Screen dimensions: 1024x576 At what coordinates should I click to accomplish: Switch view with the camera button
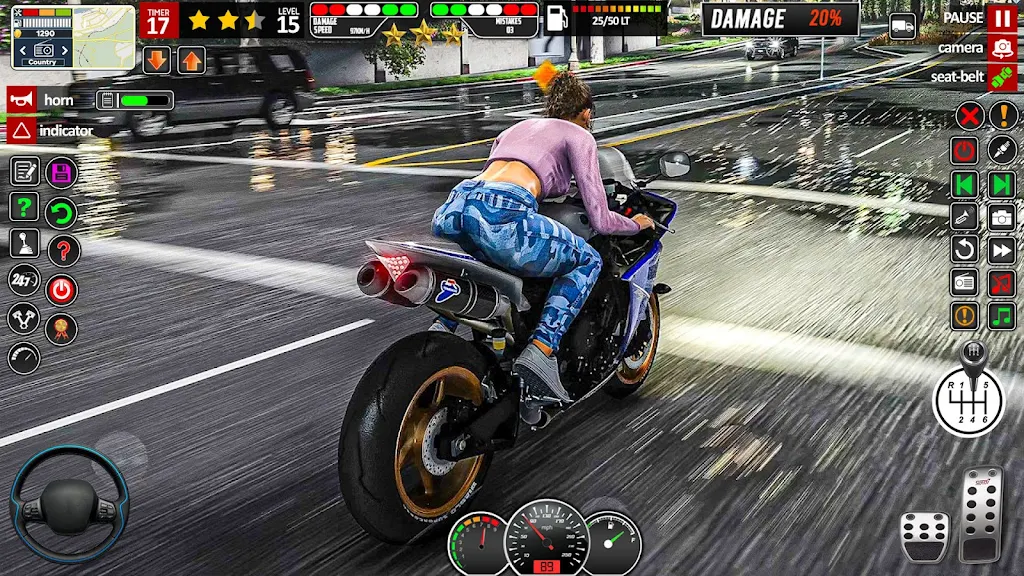pos(1001,48)
